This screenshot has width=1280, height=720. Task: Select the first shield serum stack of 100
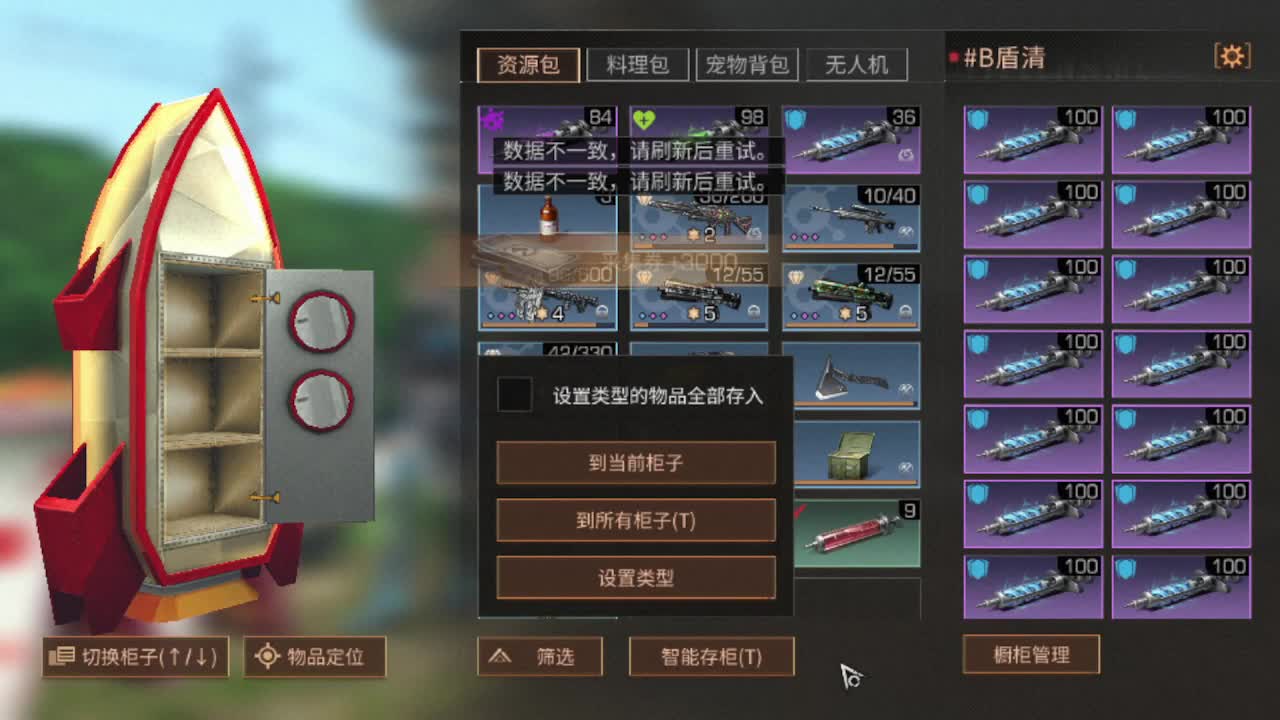(1033, 140)
